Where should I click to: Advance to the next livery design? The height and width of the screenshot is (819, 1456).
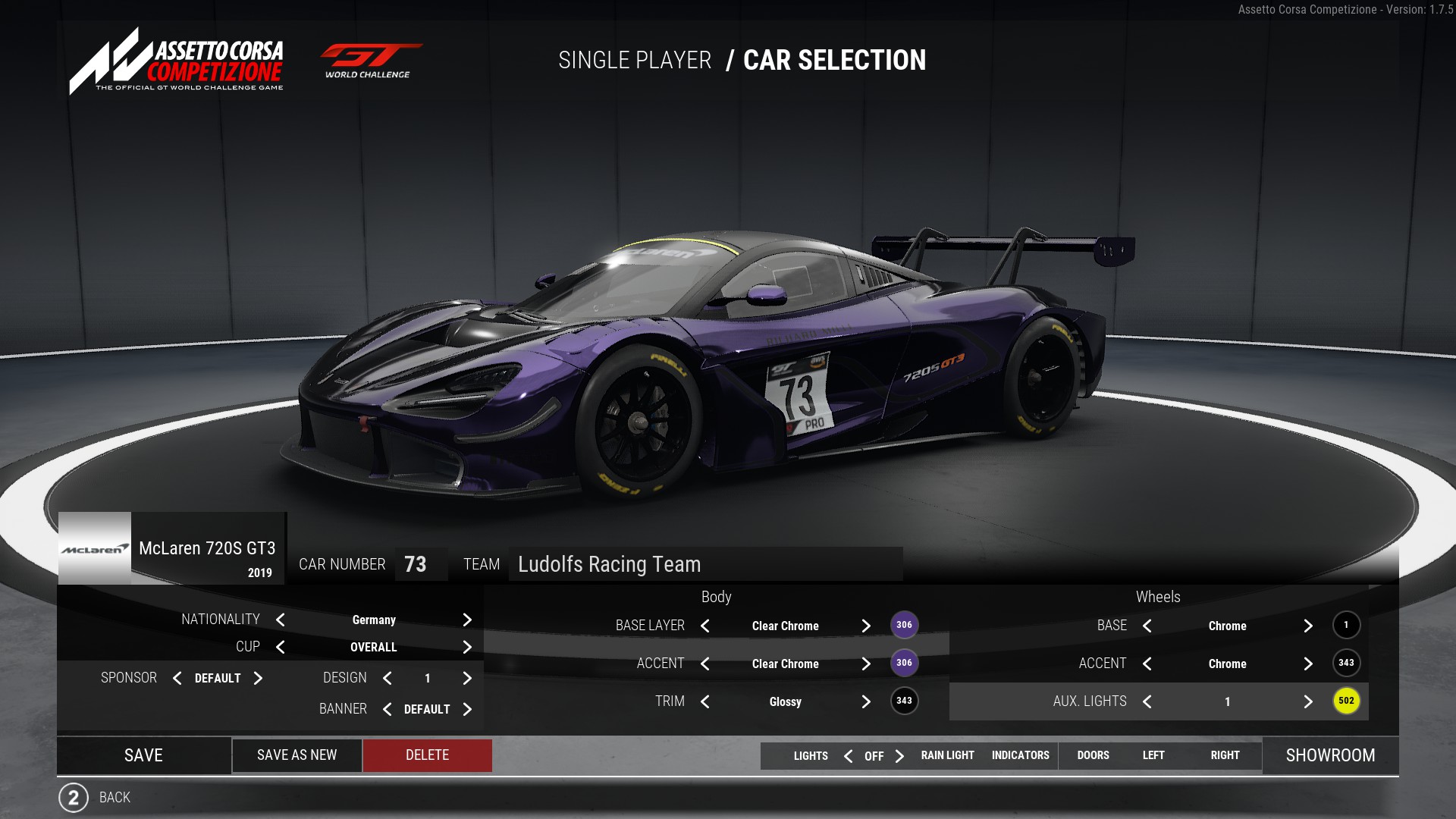coord(467,678)
